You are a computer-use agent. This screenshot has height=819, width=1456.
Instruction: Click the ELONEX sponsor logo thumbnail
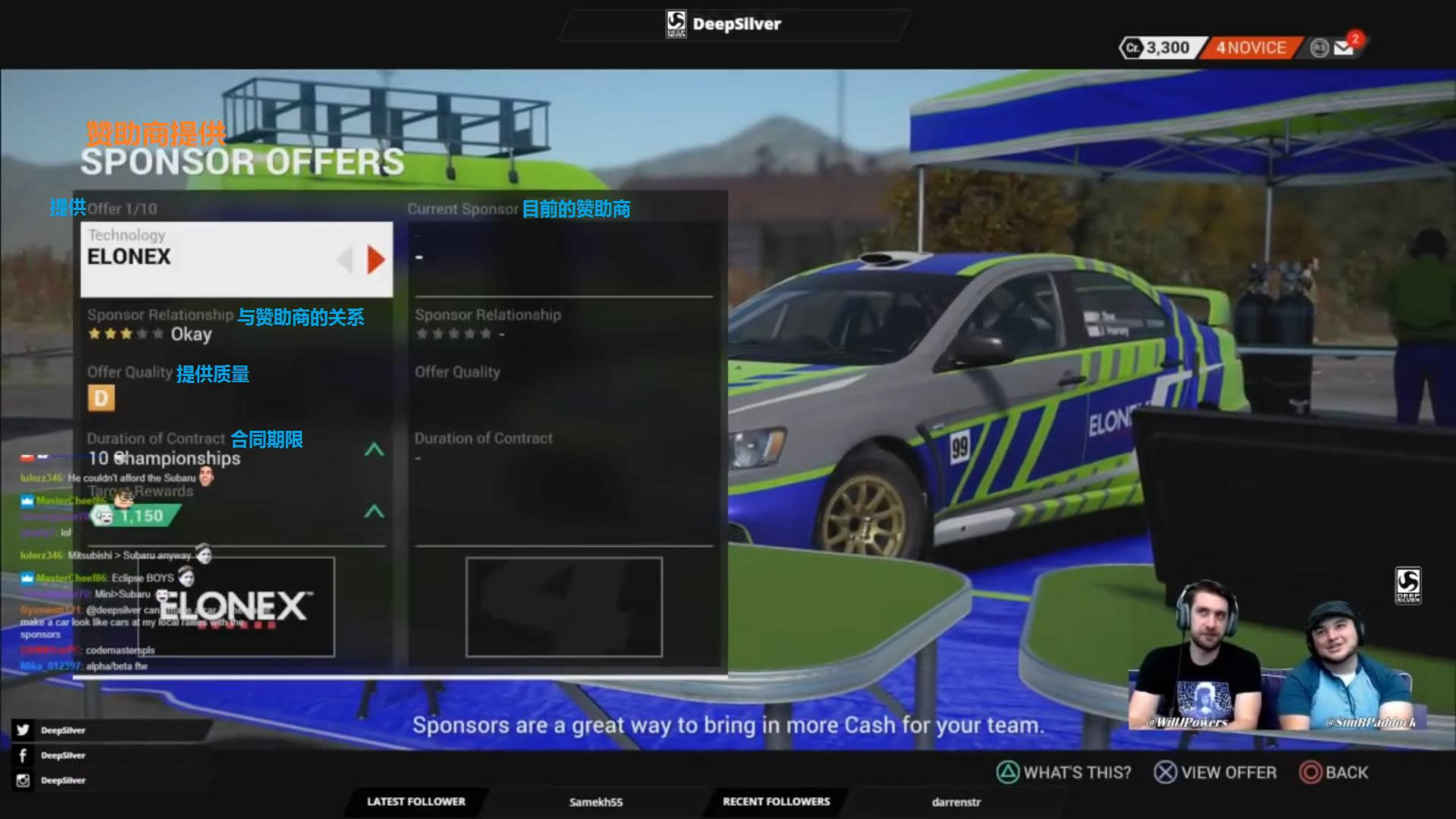[x=236, y=607]
